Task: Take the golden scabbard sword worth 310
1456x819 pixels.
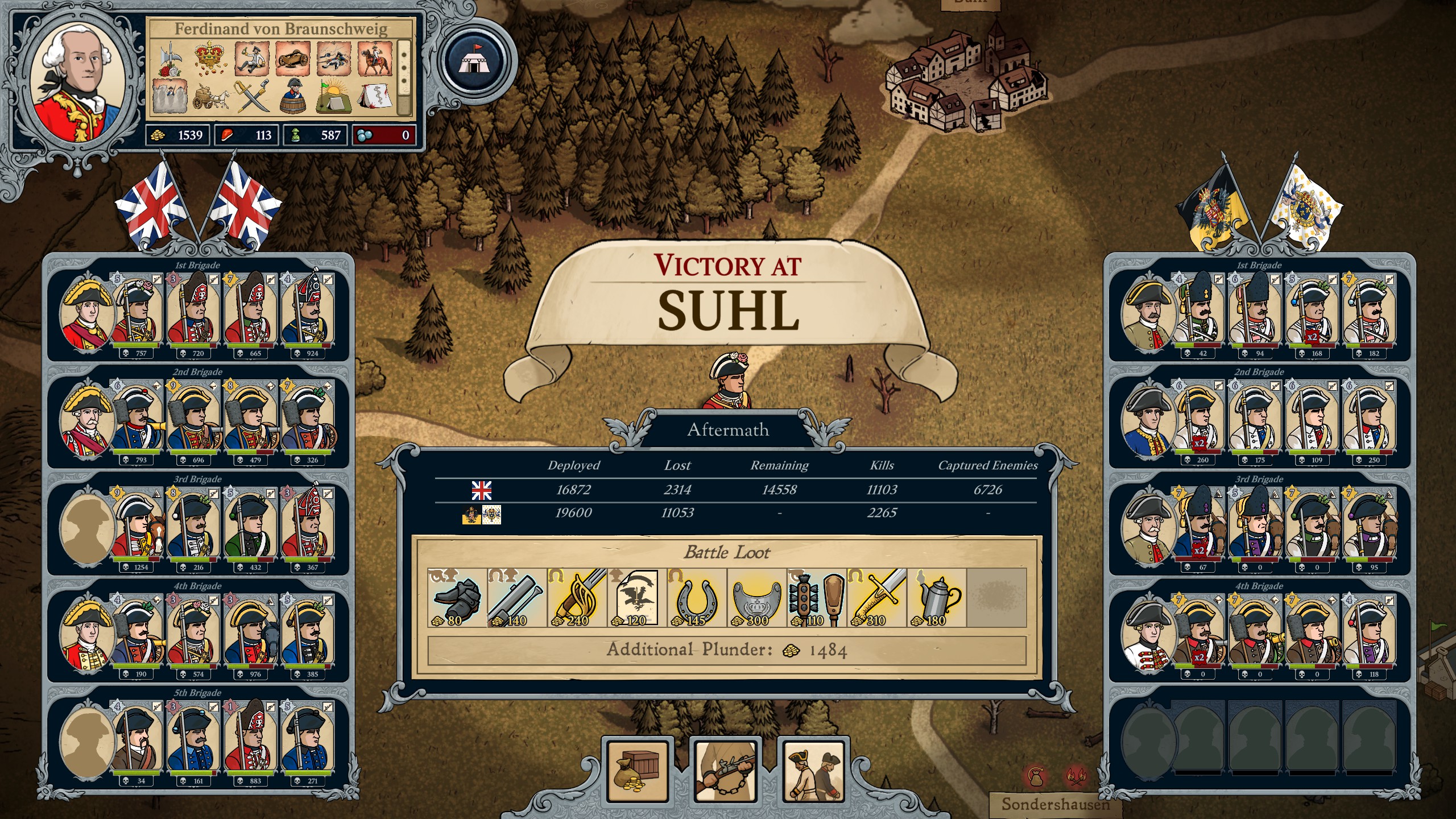Action: coord(877,598)
